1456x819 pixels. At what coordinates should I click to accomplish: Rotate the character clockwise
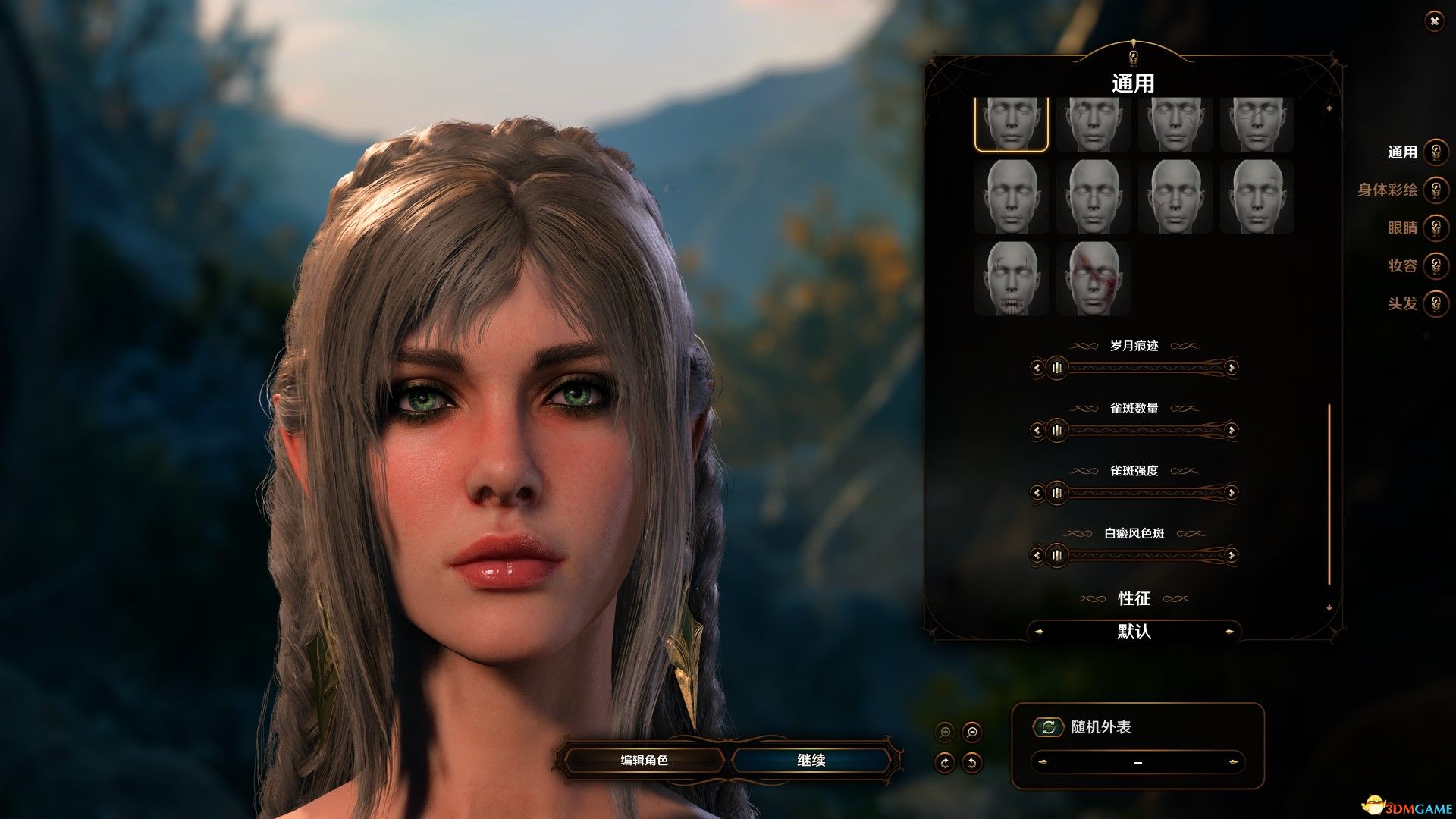point(945,762)
